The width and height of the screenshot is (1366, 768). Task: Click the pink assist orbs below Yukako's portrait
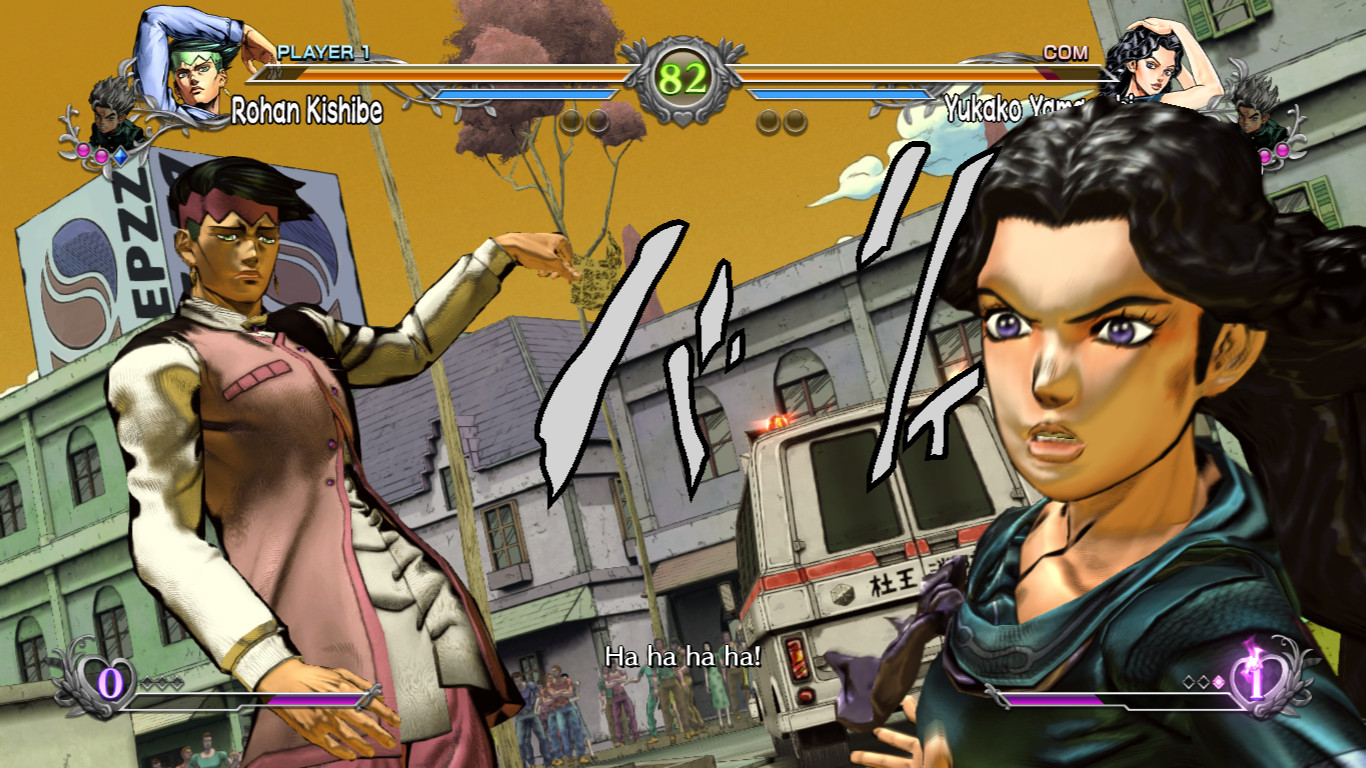[x=1275, y=151]
